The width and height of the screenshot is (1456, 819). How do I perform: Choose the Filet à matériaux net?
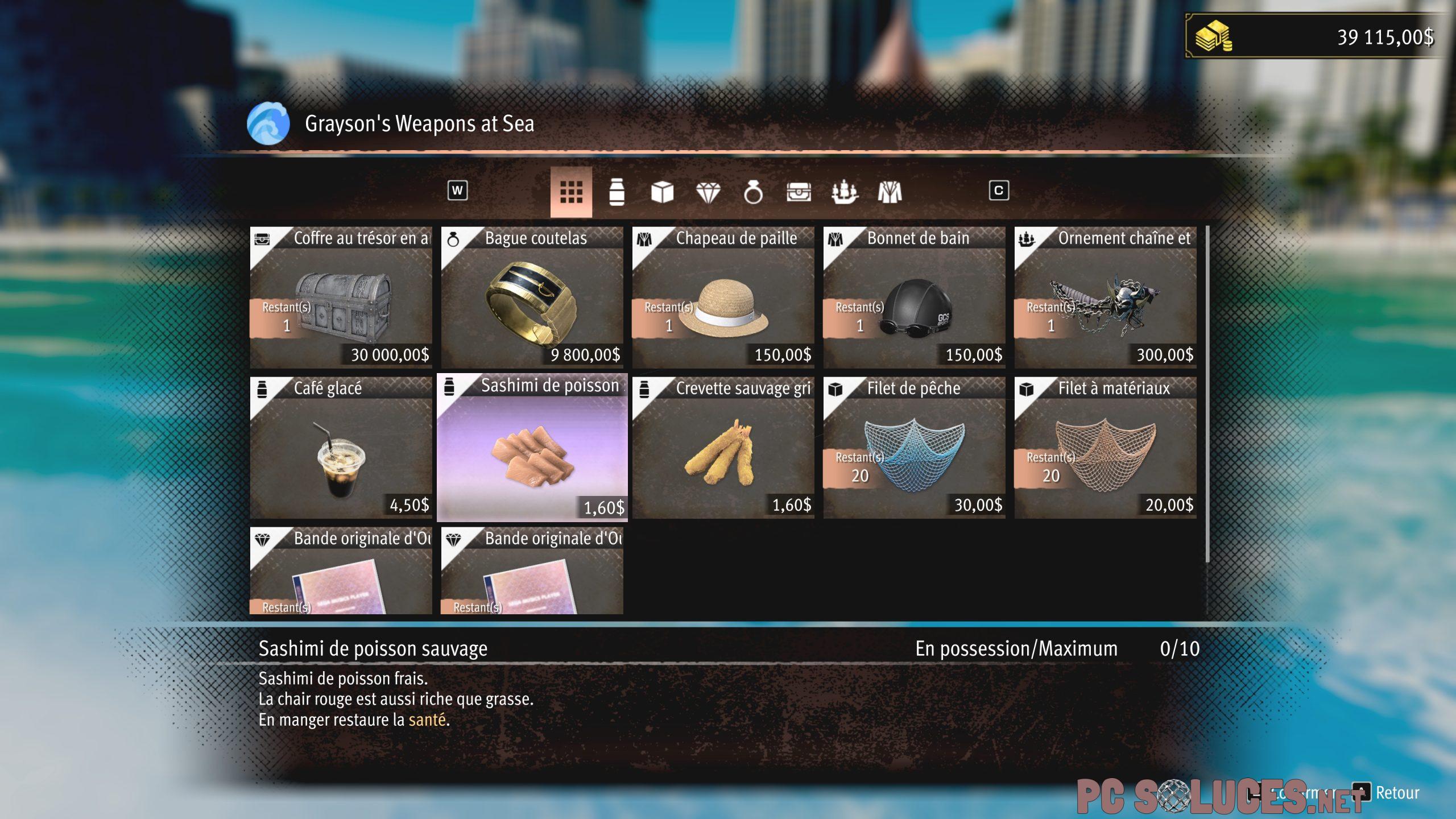[x=1106, y=448]
